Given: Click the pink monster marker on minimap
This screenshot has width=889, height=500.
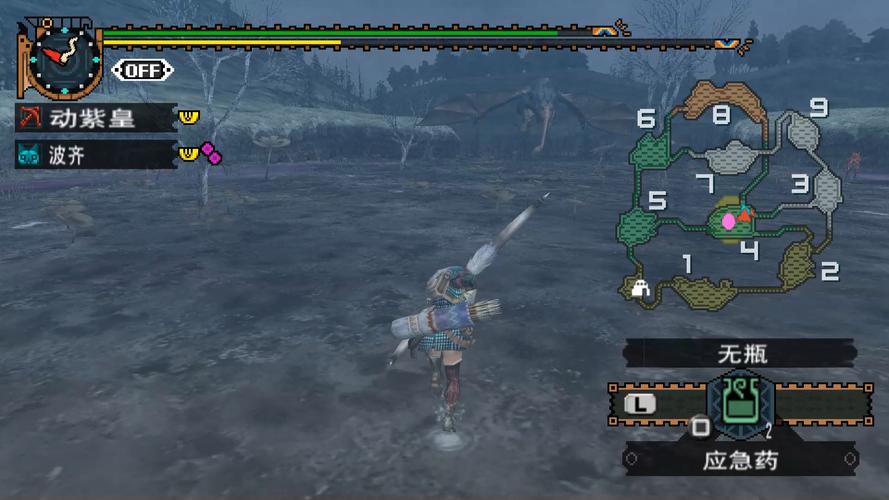Looking at the screenshot, I should tap(728, 220).
